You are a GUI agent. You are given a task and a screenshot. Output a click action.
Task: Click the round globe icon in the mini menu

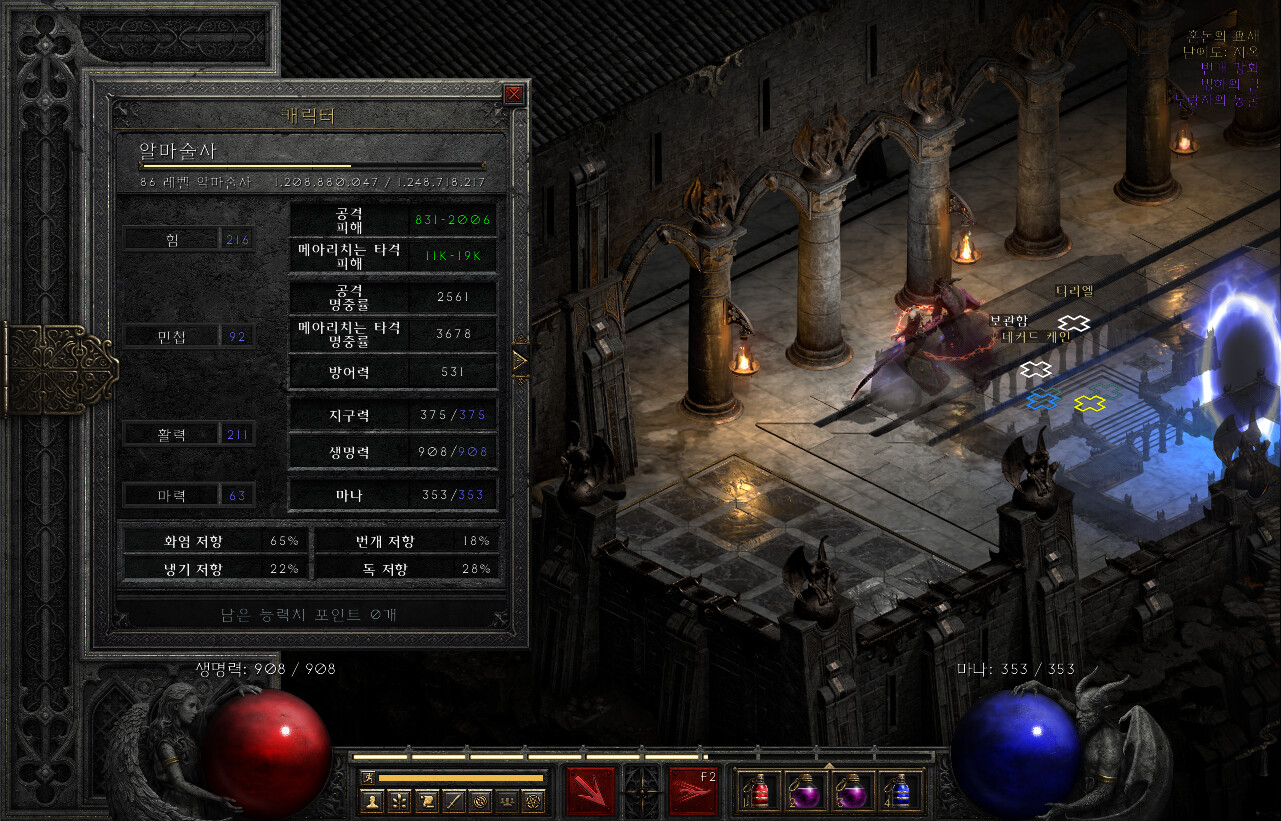click(481, 800)
